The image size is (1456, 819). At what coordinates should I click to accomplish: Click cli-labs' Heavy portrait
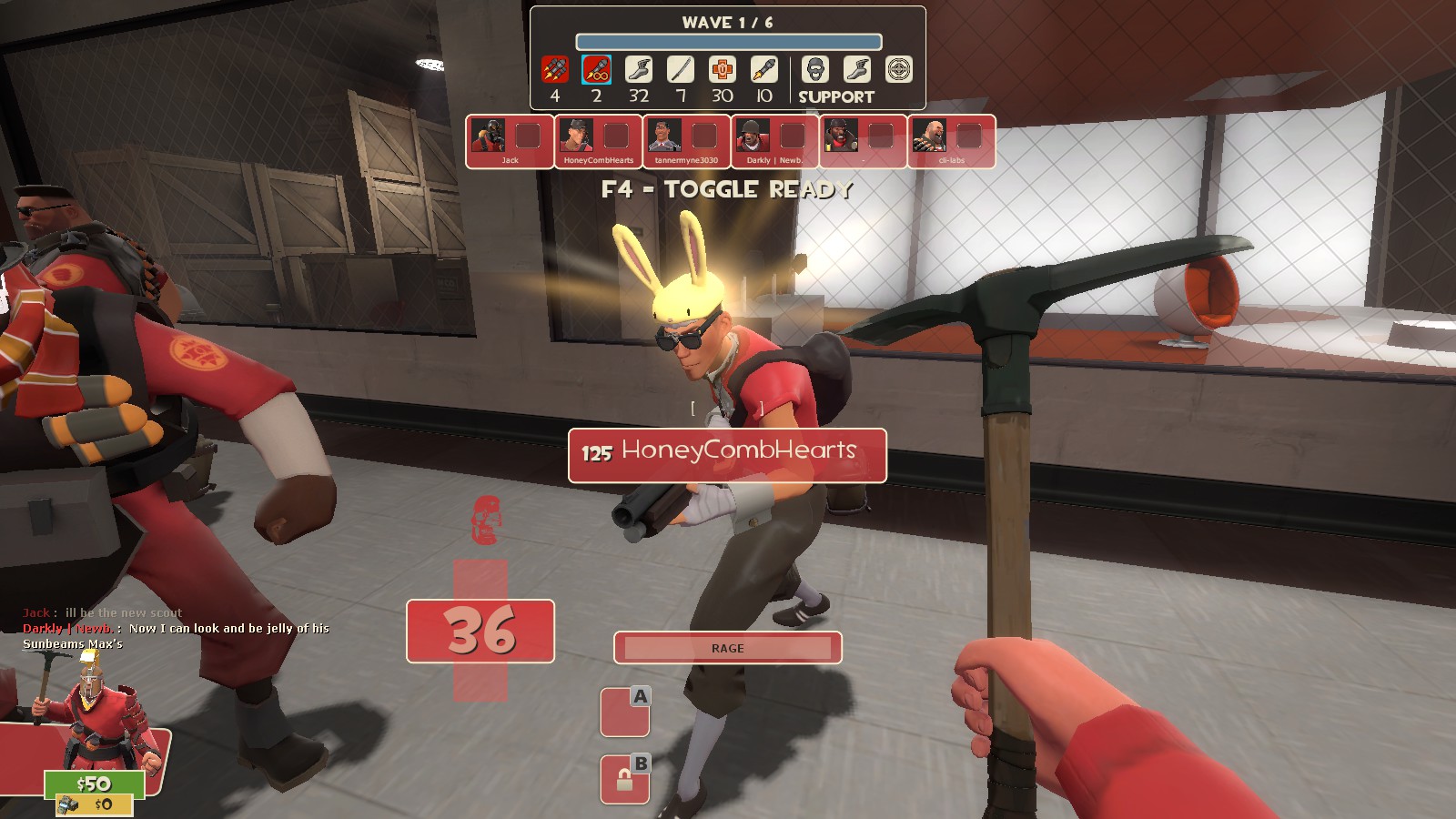click(x=929, y=136)
